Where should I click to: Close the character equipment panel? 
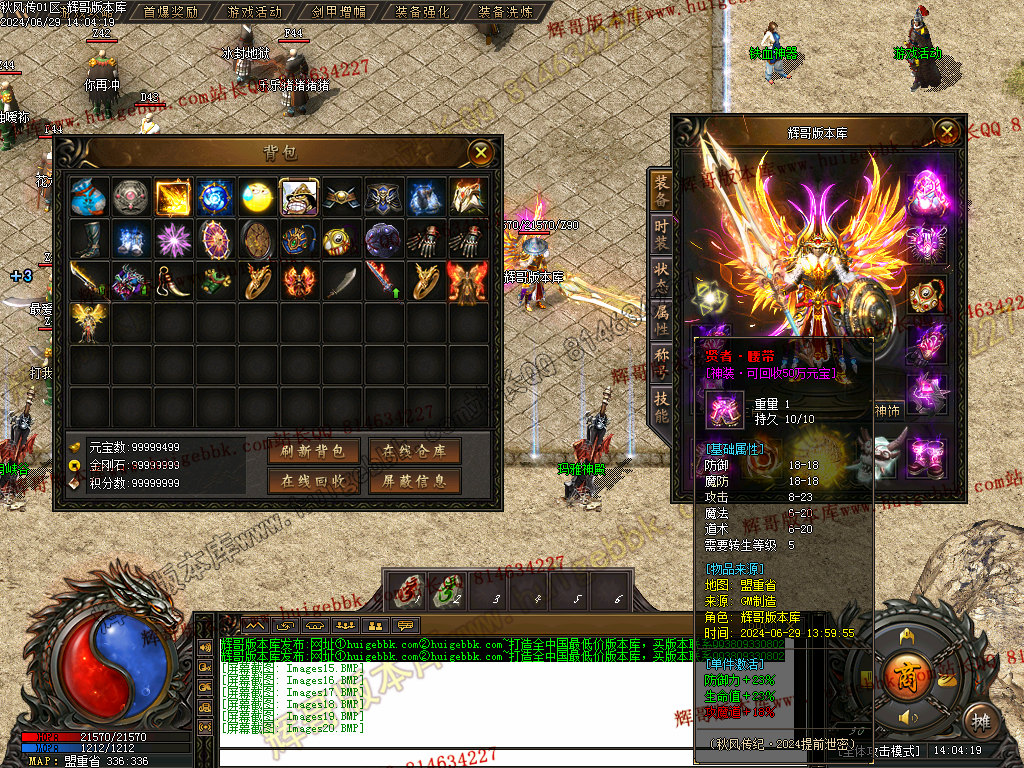tap(947, 131)
